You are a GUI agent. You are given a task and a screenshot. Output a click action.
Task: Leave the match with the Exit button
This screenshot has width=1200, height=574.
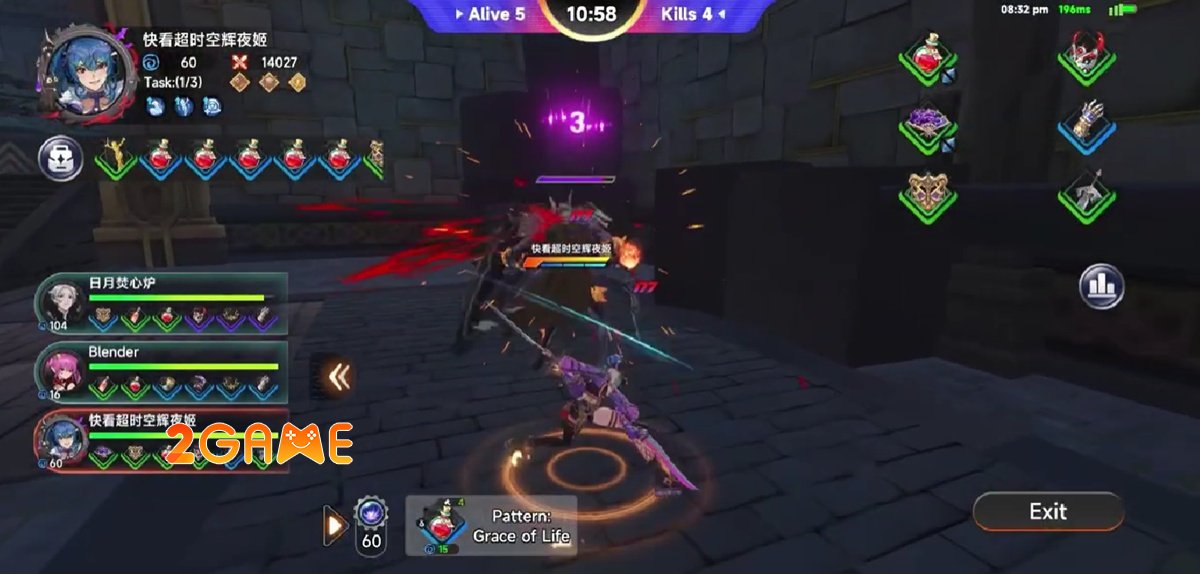click(1048, 512)
